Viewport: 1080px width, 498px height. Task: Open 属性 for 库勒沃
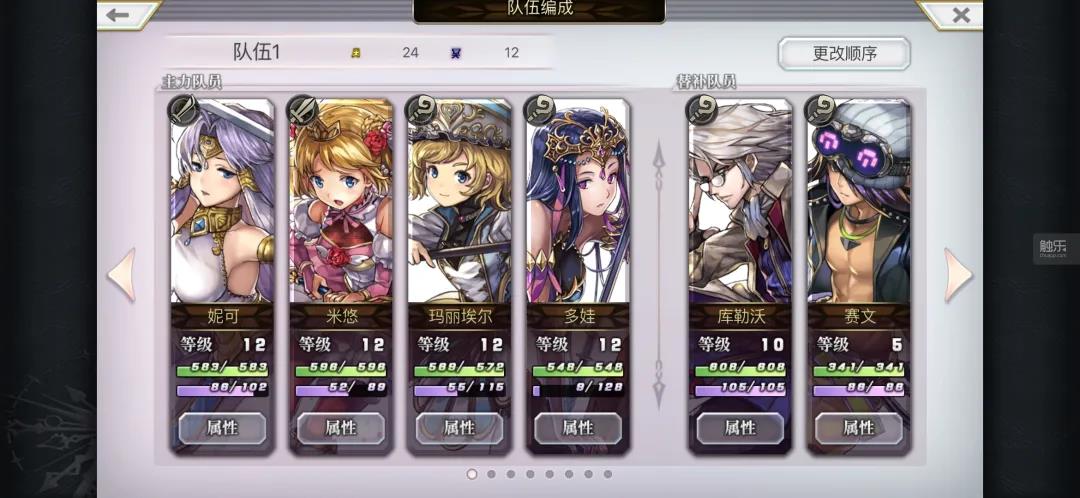[739, 428]
